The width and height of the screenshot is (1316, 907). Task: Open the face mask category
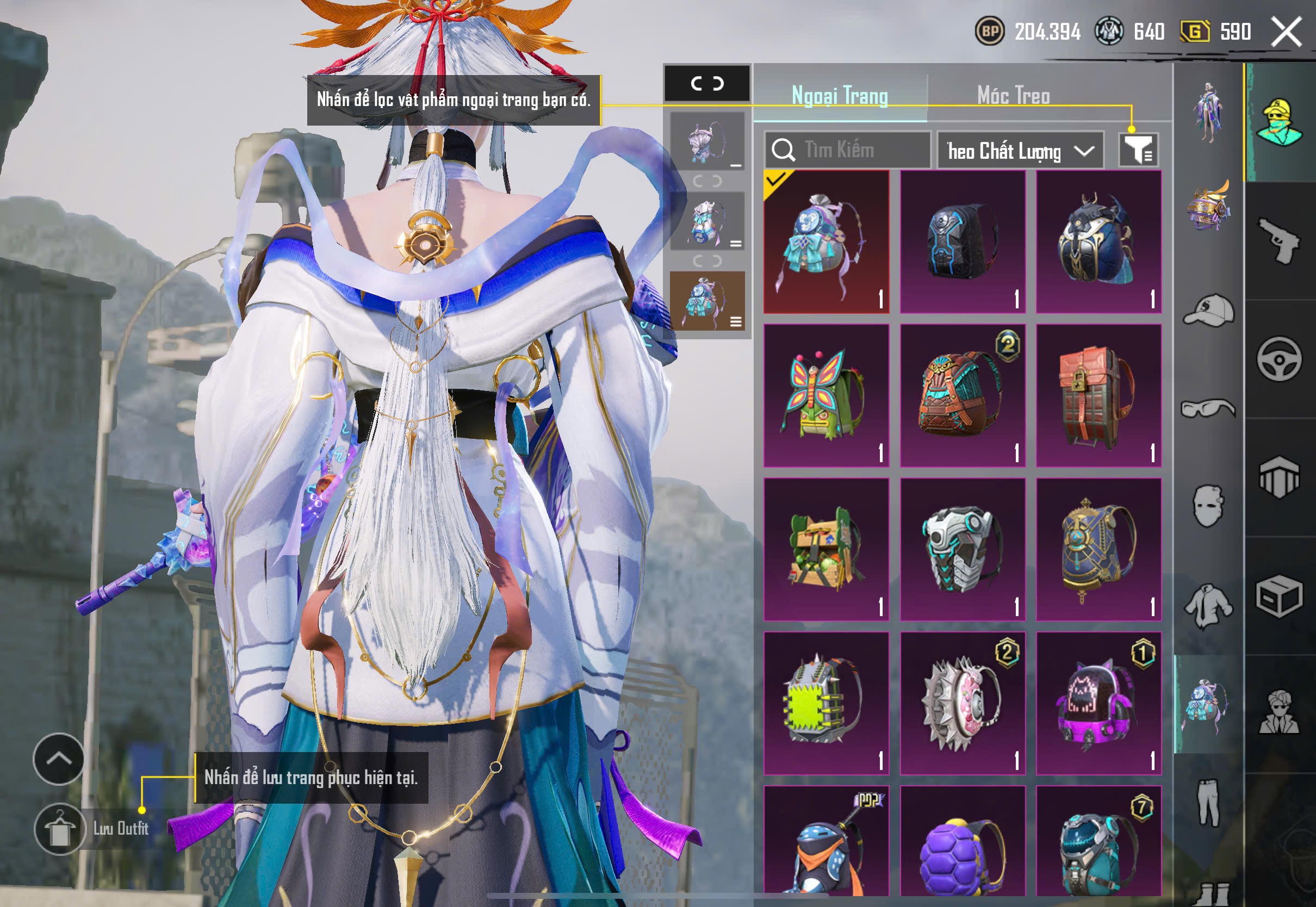(1209, 506)
